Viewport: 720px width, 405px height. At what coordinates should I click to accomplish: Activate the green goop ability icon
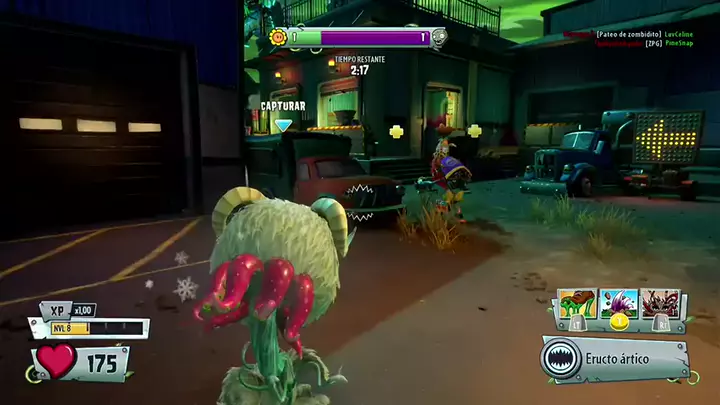[577, 303]
